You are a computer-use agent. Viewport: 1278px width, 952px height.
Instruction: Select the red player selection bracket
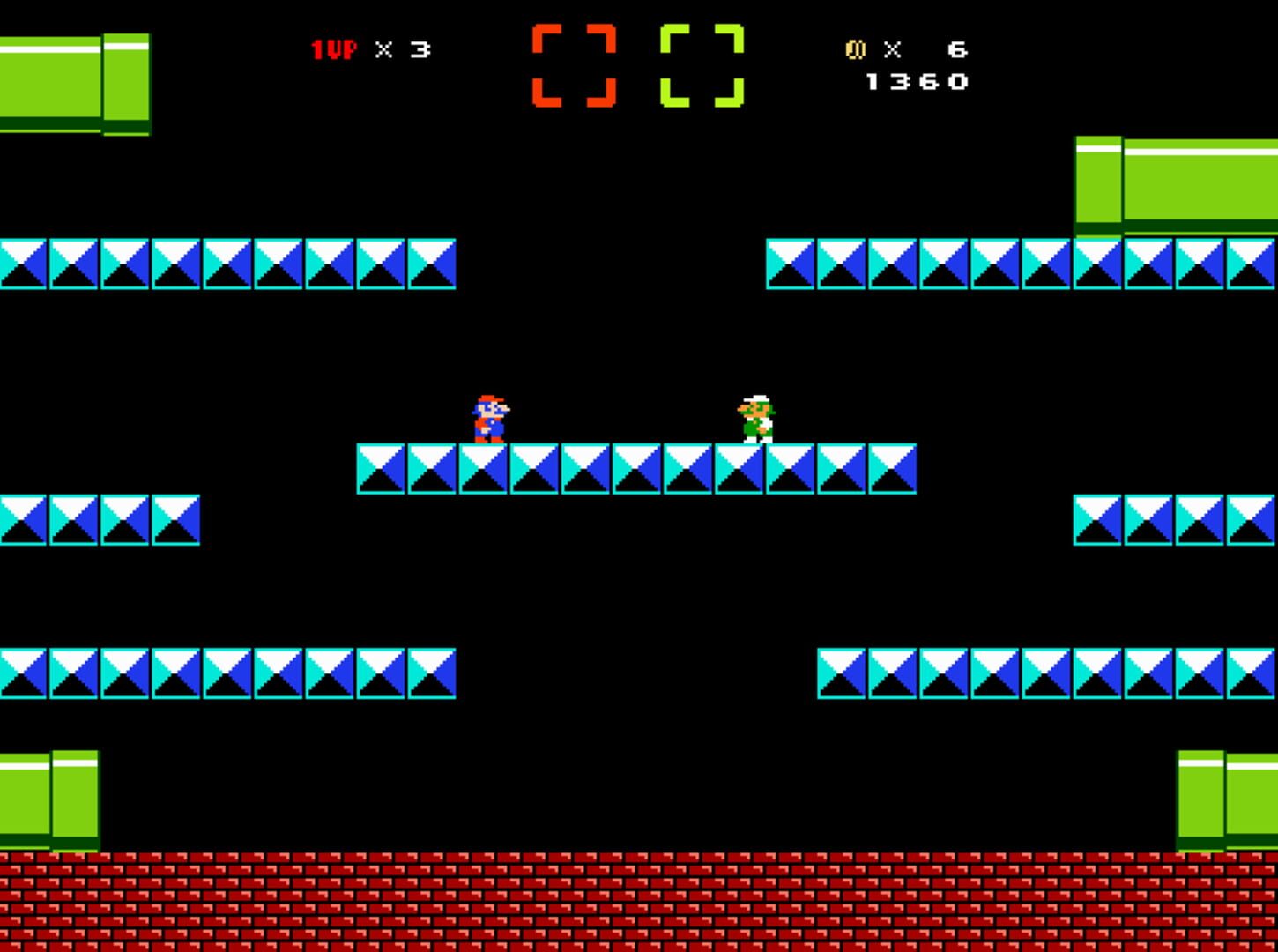coord(575,66)
